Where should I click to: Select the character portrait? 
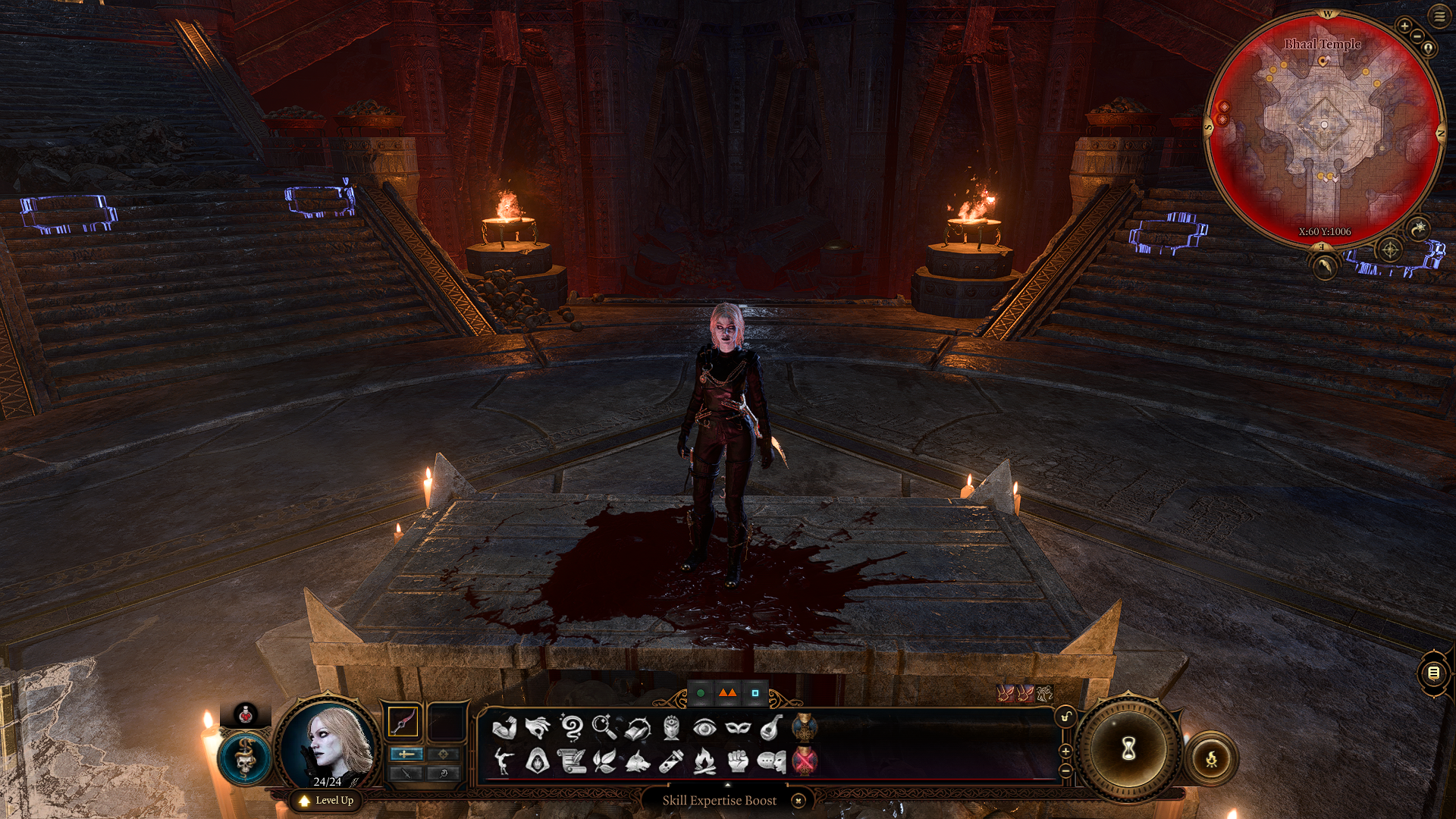(x=328, y=742)
